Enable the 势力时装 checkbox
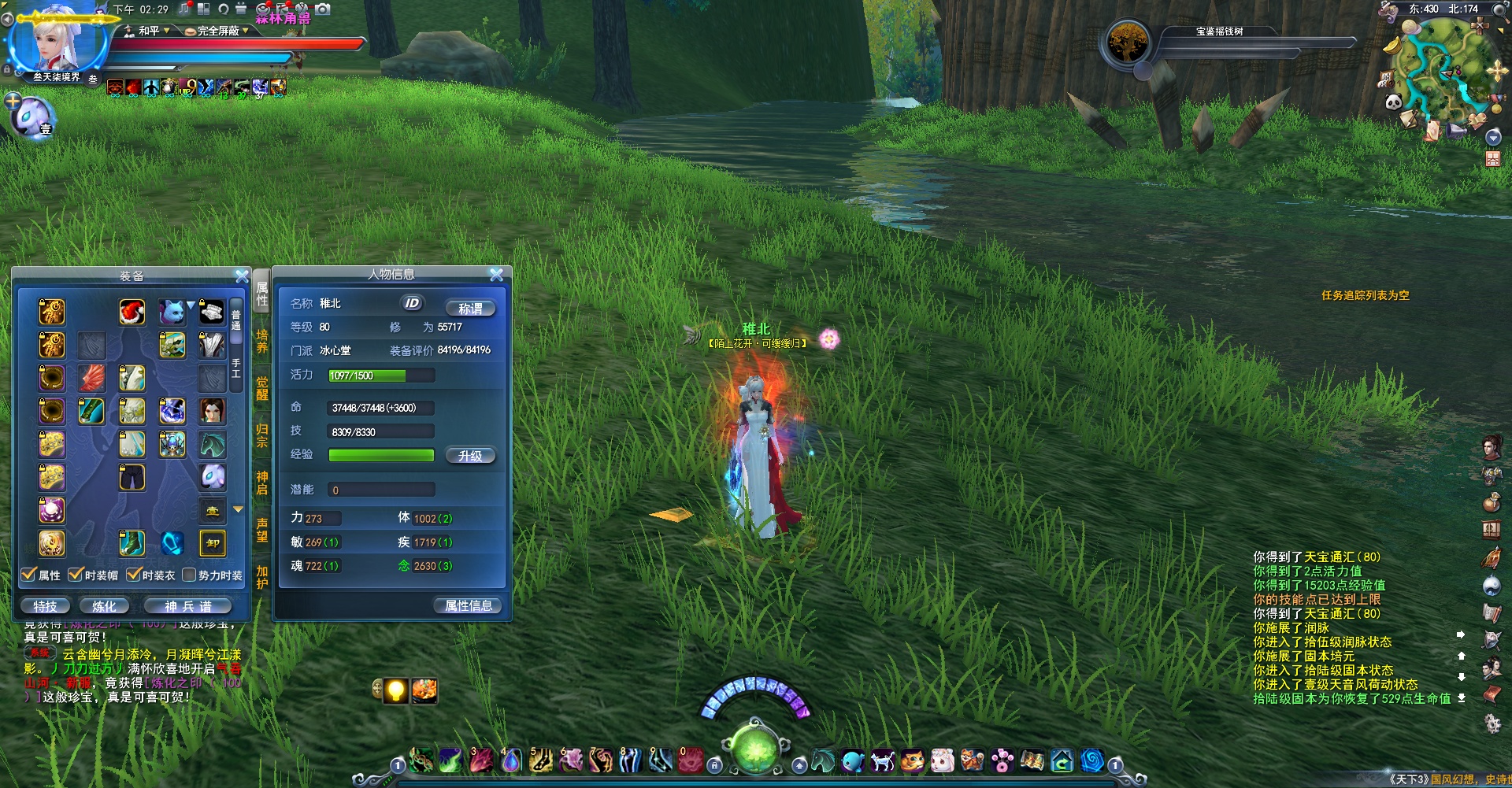The height and width of the screenshot is (788, 1512). coord(189,575)
